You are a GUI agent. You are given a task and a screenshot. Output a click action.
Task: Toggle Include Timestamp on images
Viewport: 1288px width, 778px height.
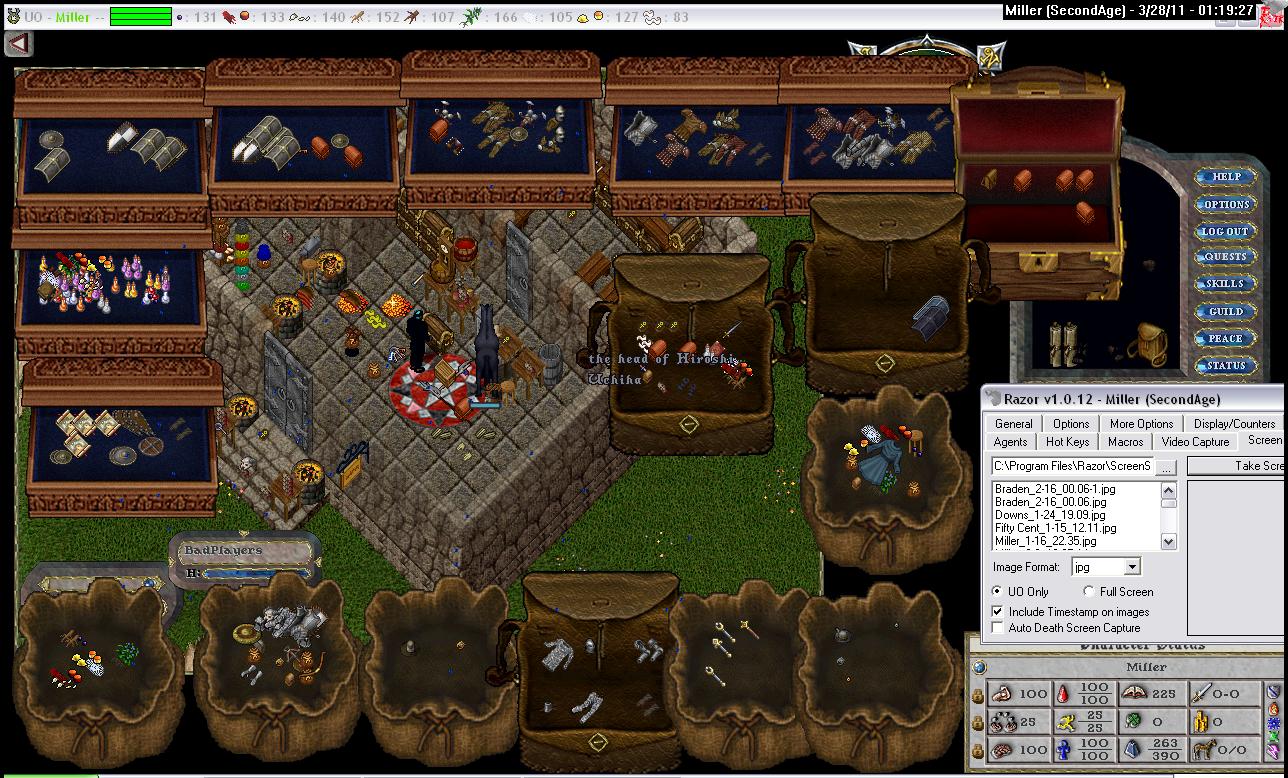[997, 611]
